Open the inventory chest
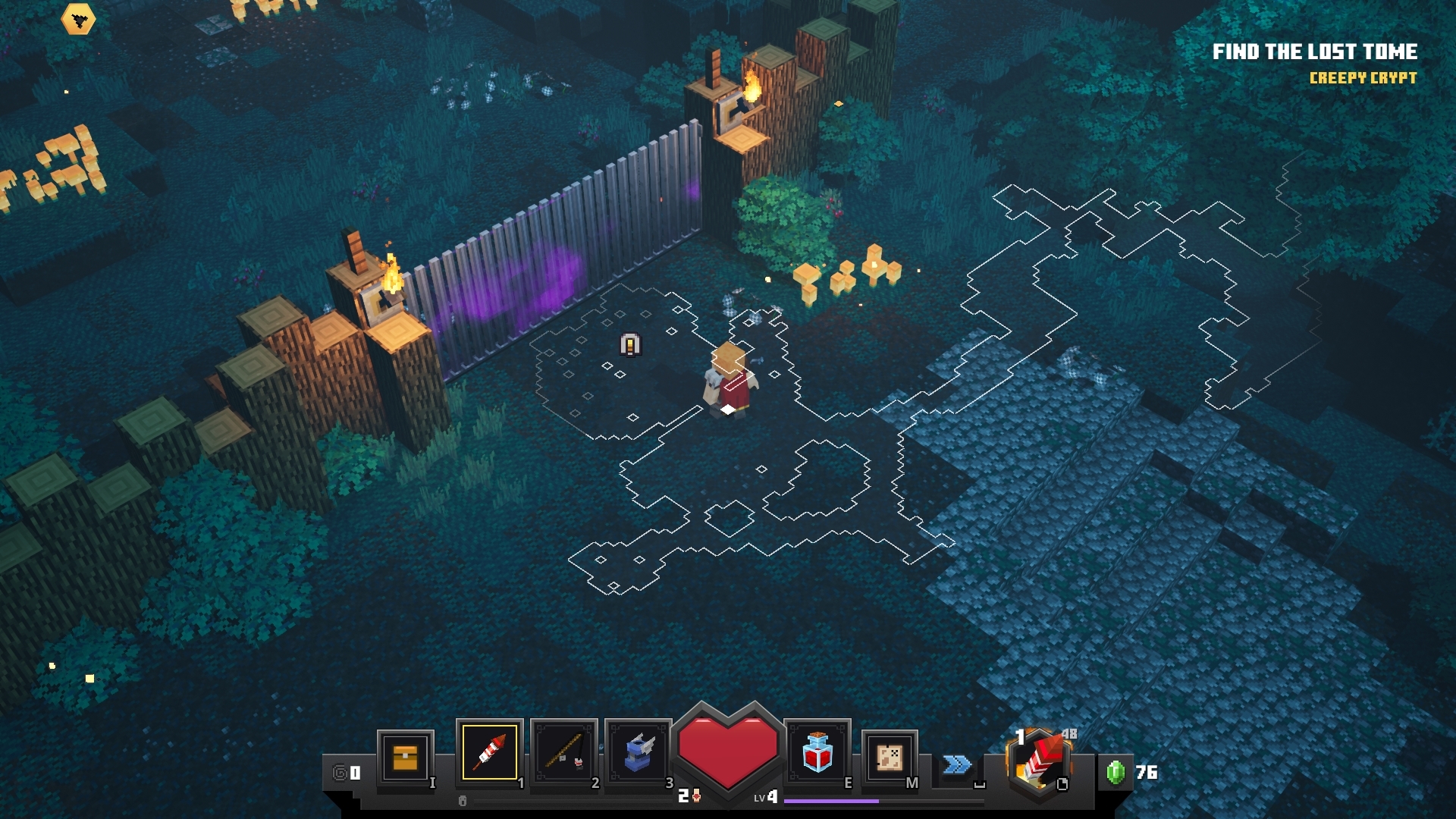 405,757
